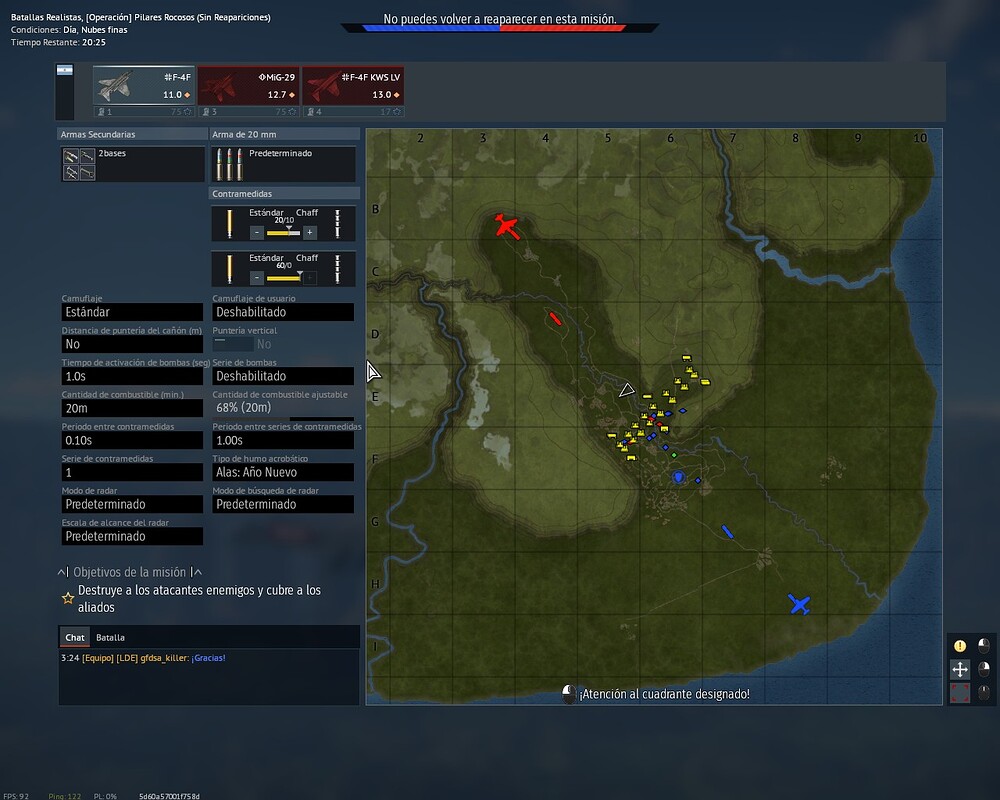This screenshot has height=800, width=1000.
Task: Open the Escala de alcance del radar dropdown
Action: (132, 536)
